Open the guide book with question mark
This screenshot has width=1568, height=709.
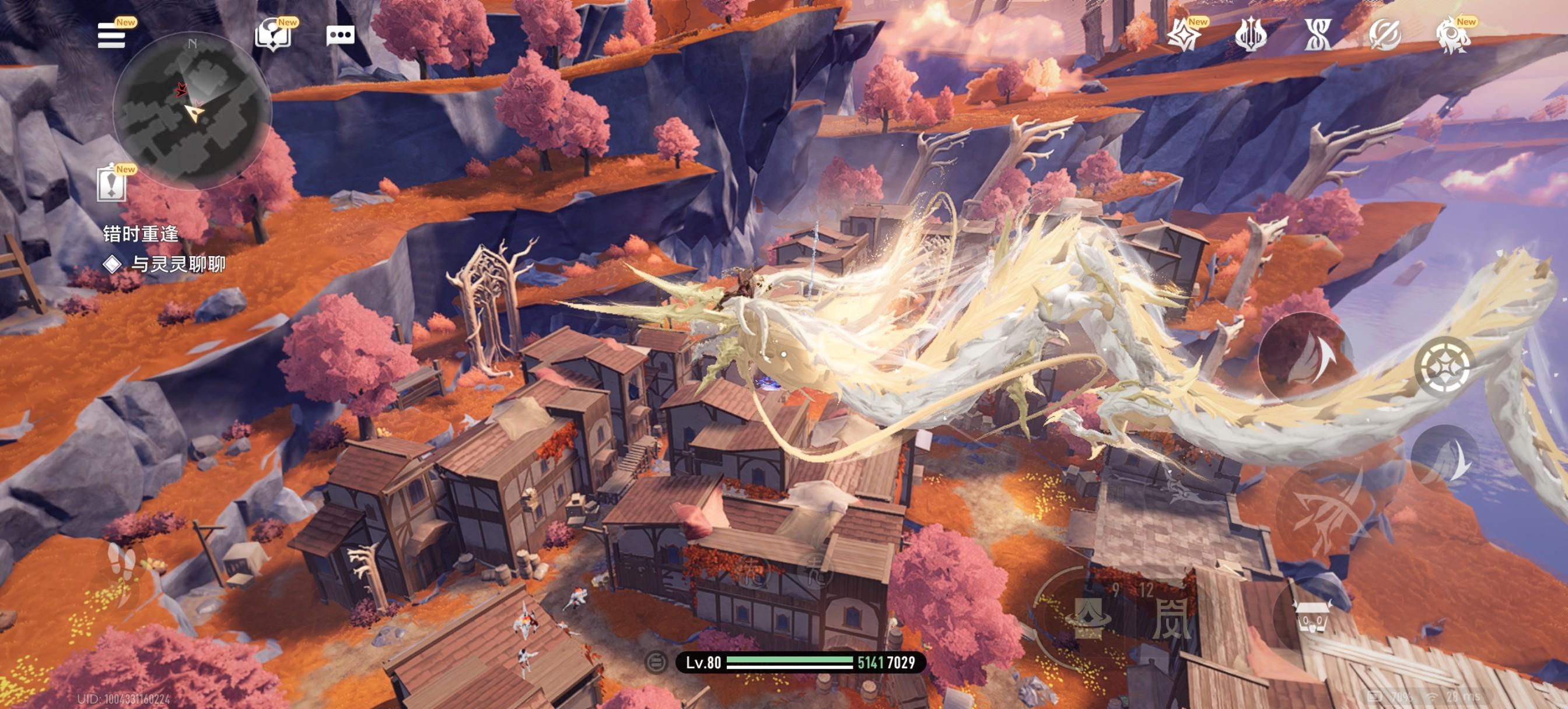(x=272, y=36)
